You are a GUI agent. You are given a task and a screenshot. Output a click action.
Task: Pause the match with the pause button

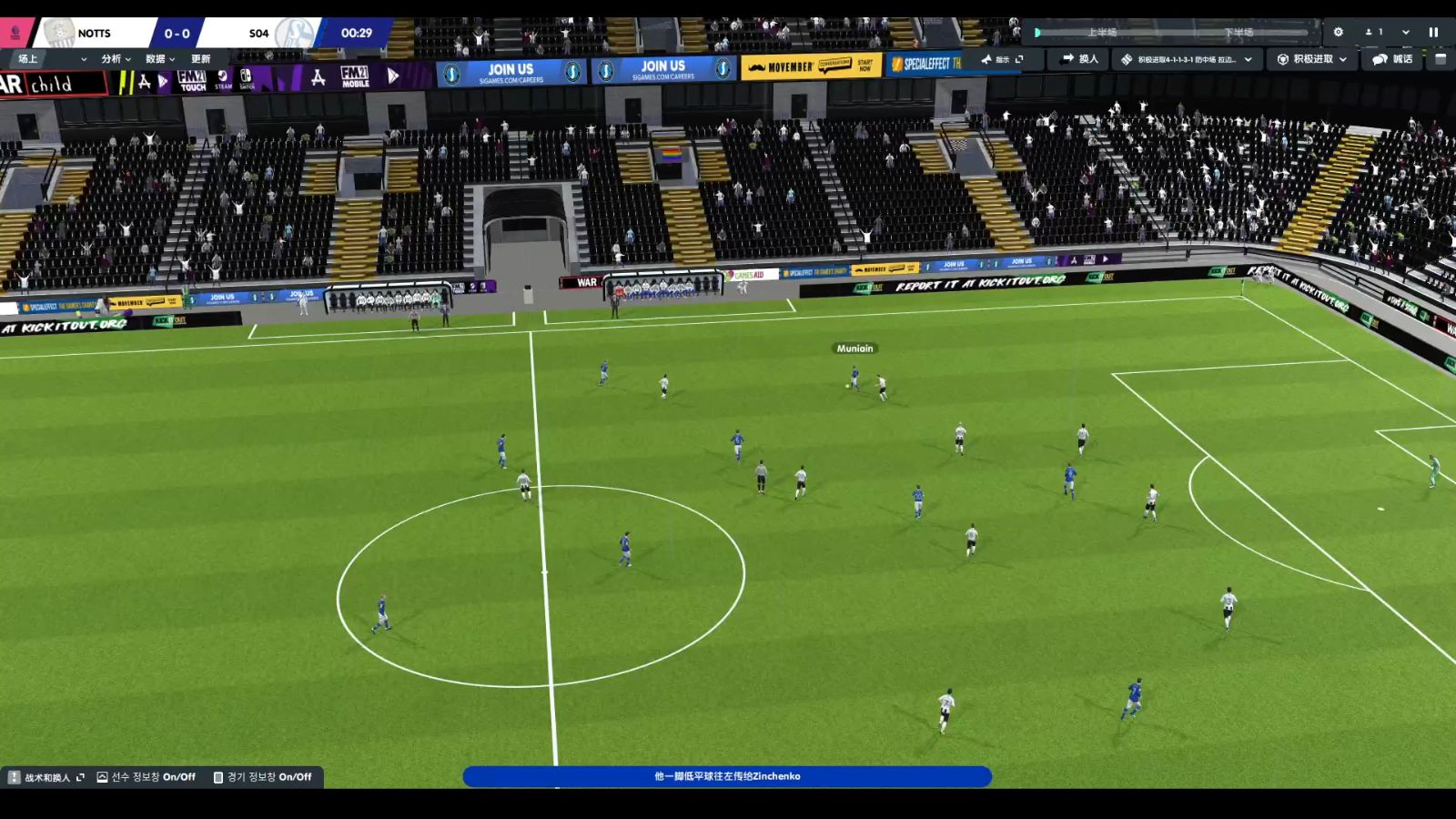(1433, 32)
